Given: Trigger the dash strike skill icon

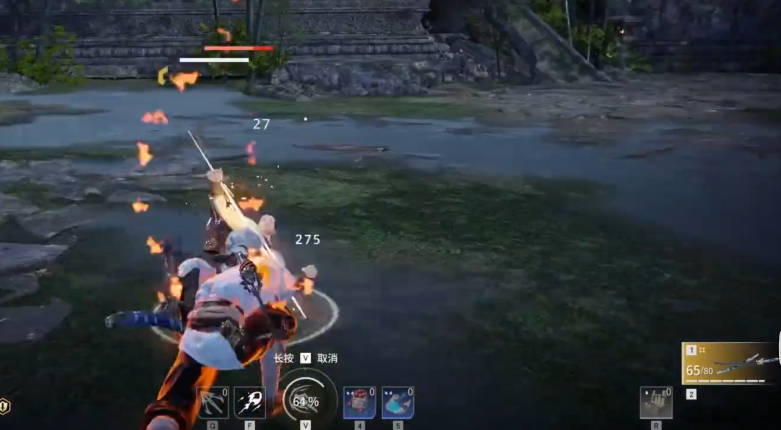Looking at the screenshot, I should [249, 402].
